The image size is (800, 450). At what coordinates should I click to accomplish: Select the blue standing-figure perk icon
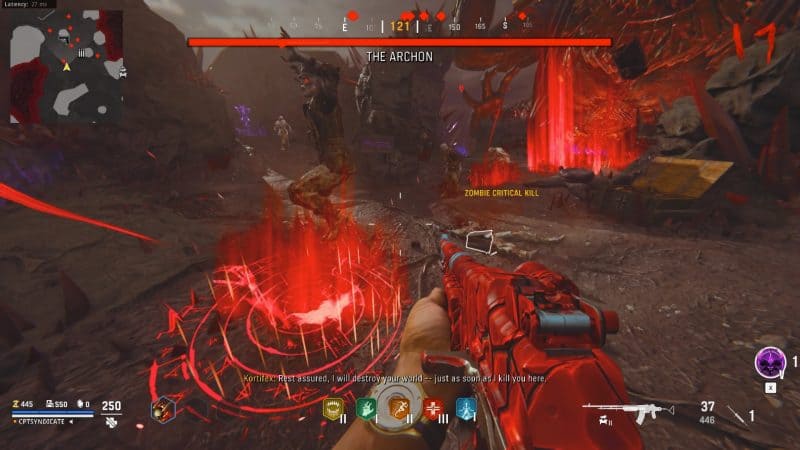click(x=465, y=408)
